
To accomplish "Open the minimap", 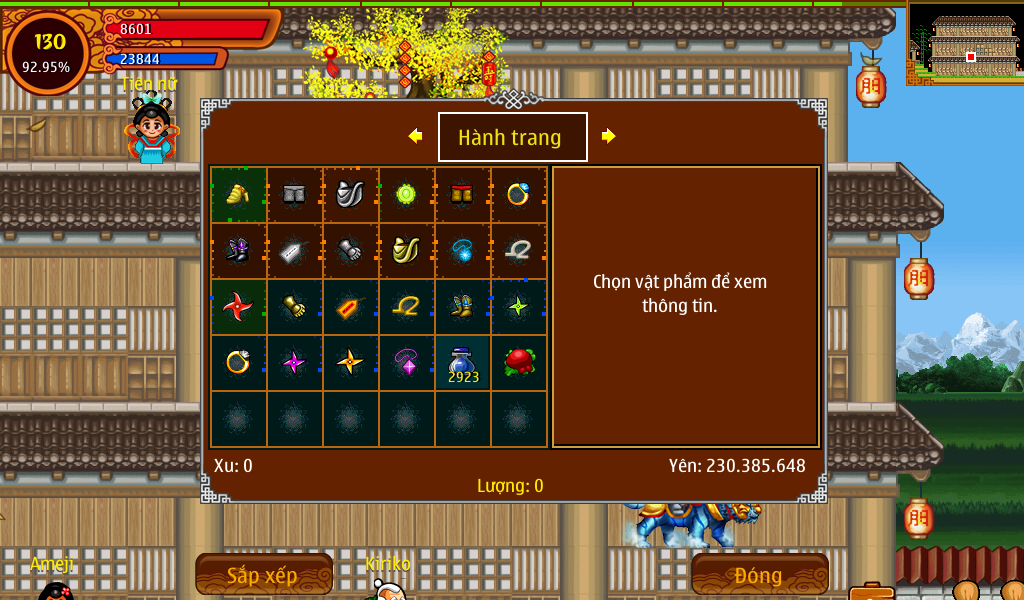I will tap(966, 44).
